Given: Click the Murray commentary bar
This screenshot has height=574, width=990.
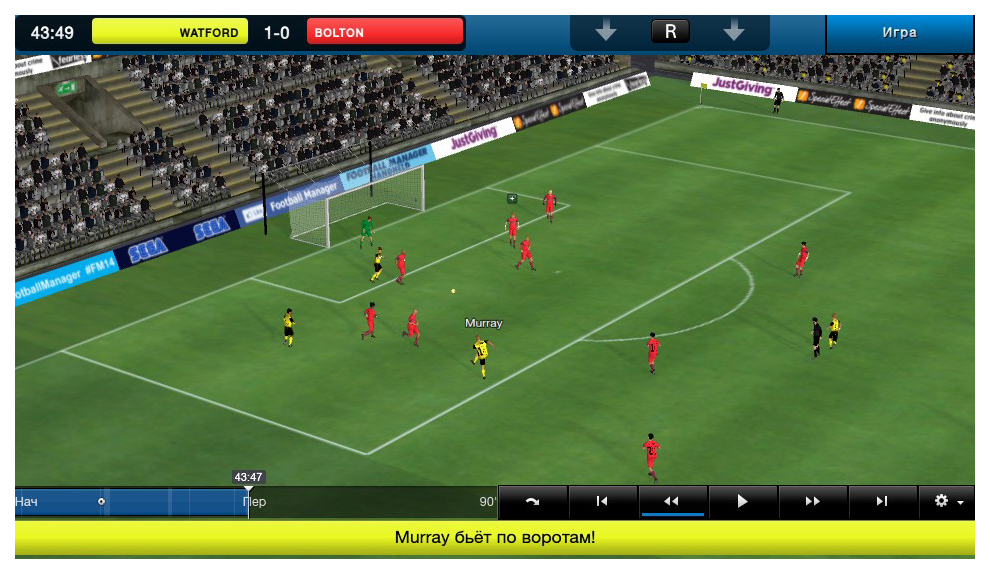Looking at the screenshot, I should click(x=494, y=538).
